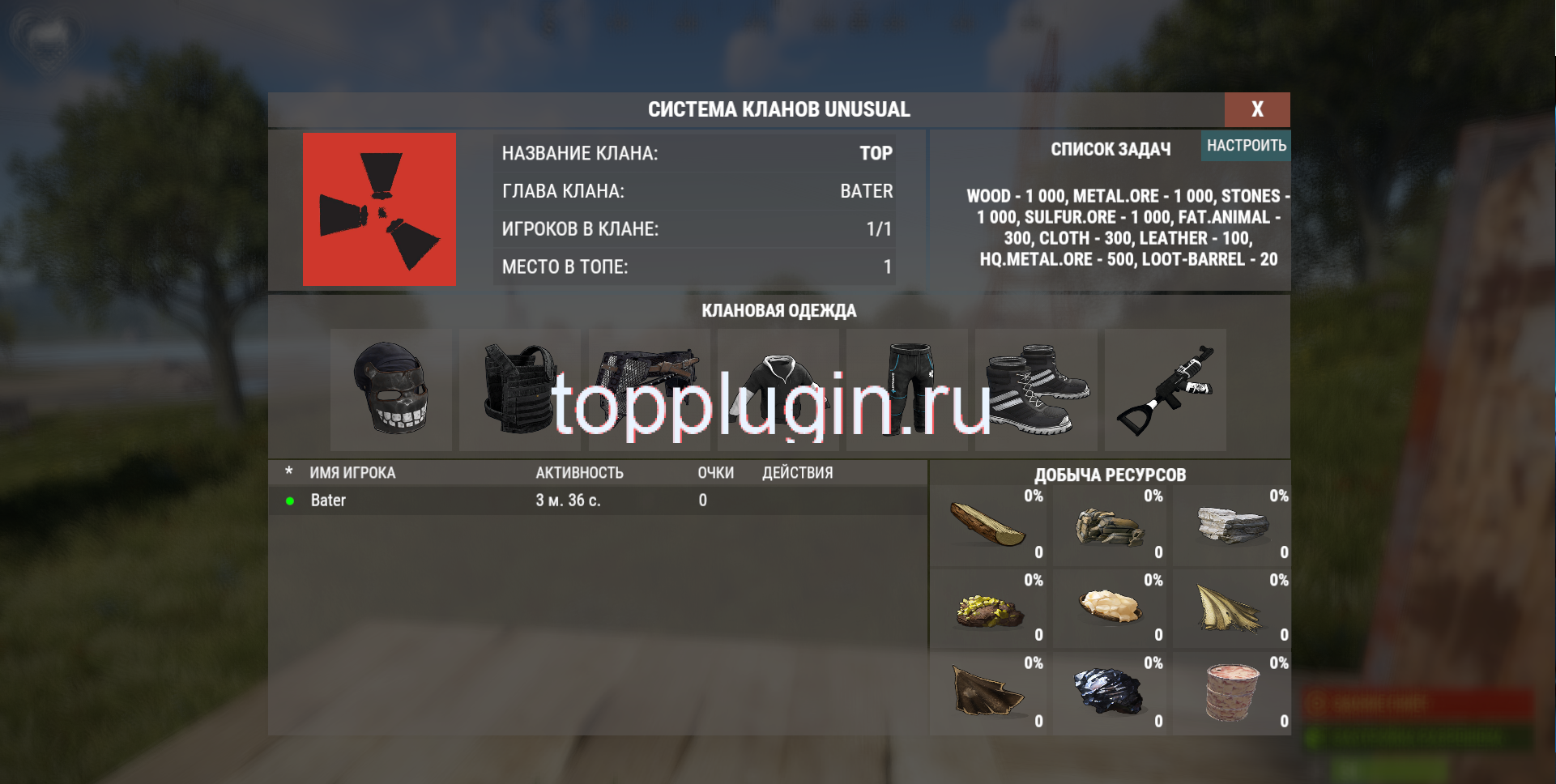Viewport: 1556px width, 784px height.
Task: Select the metal chest plate clothing slot
Action: pos(520,390)
